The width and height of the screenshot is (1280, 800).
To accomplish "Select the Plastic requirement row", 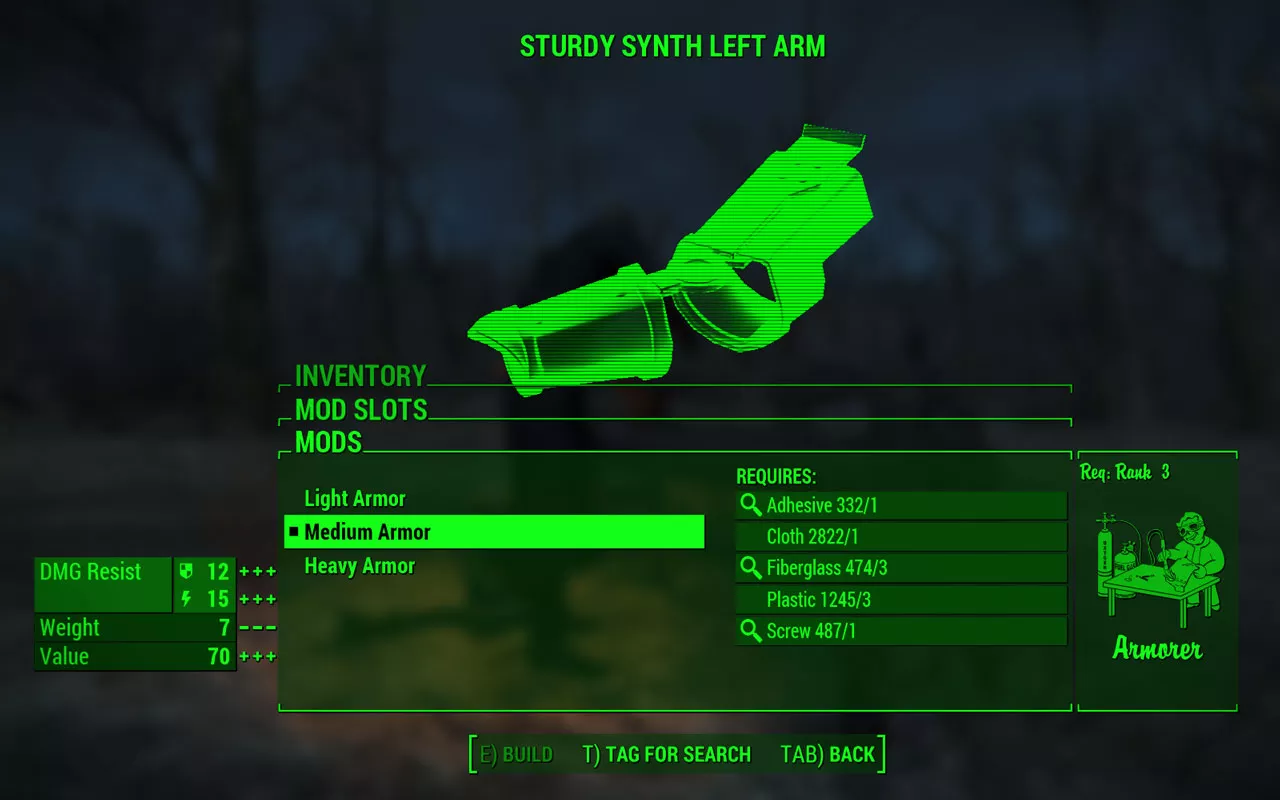I will [901, 600].
